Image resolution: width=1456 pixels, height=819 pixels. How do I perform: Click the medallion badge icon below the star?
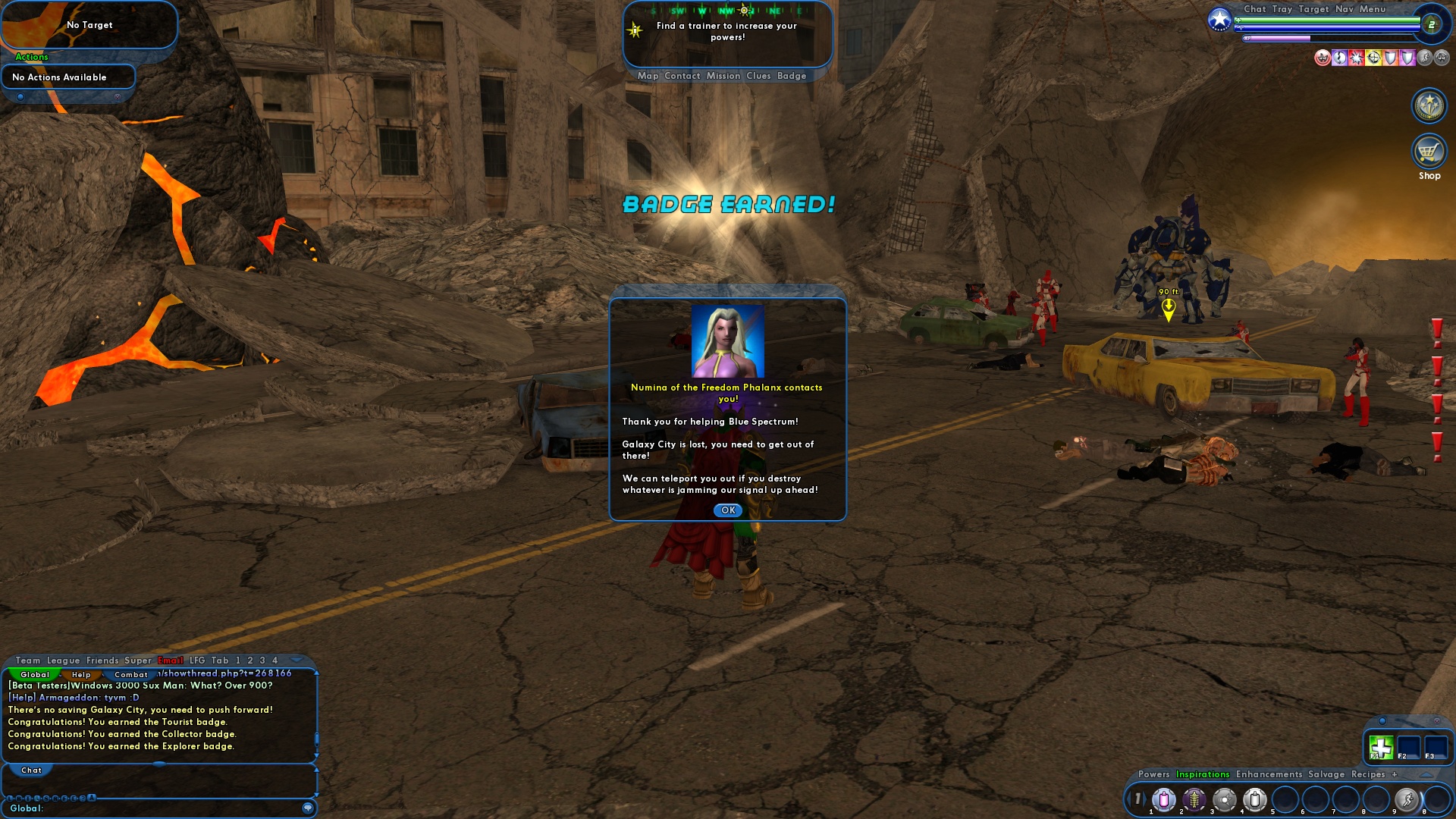pos(1429,105)
